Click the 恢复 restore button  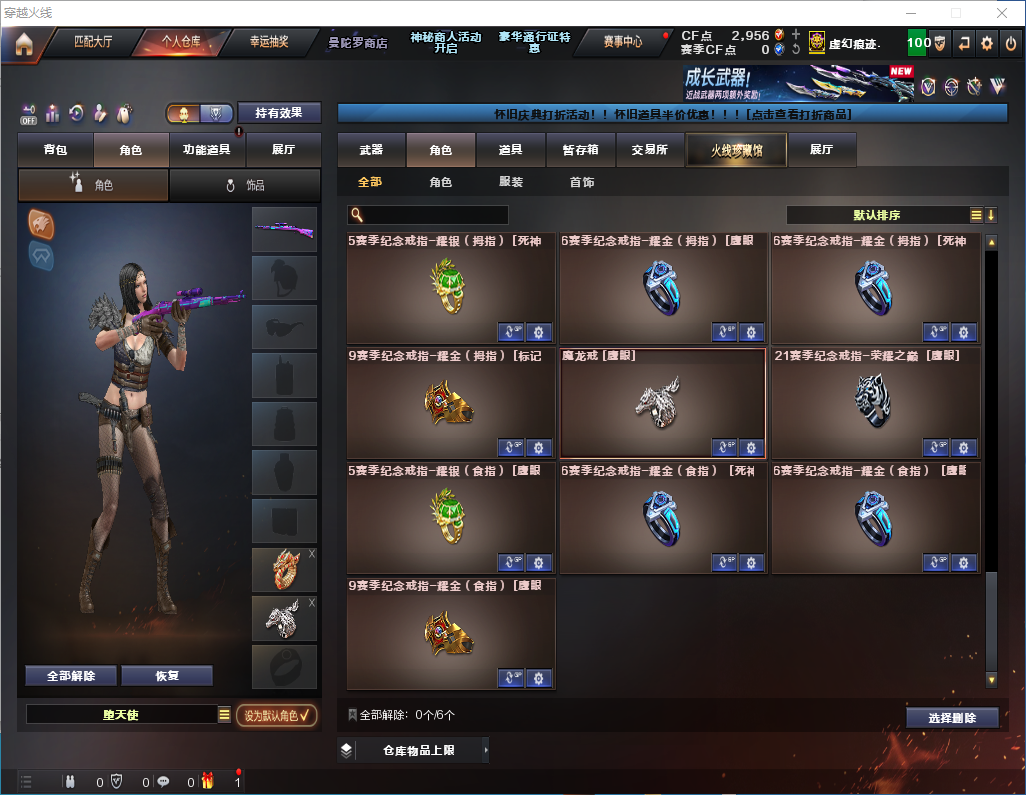coord(167,675)
